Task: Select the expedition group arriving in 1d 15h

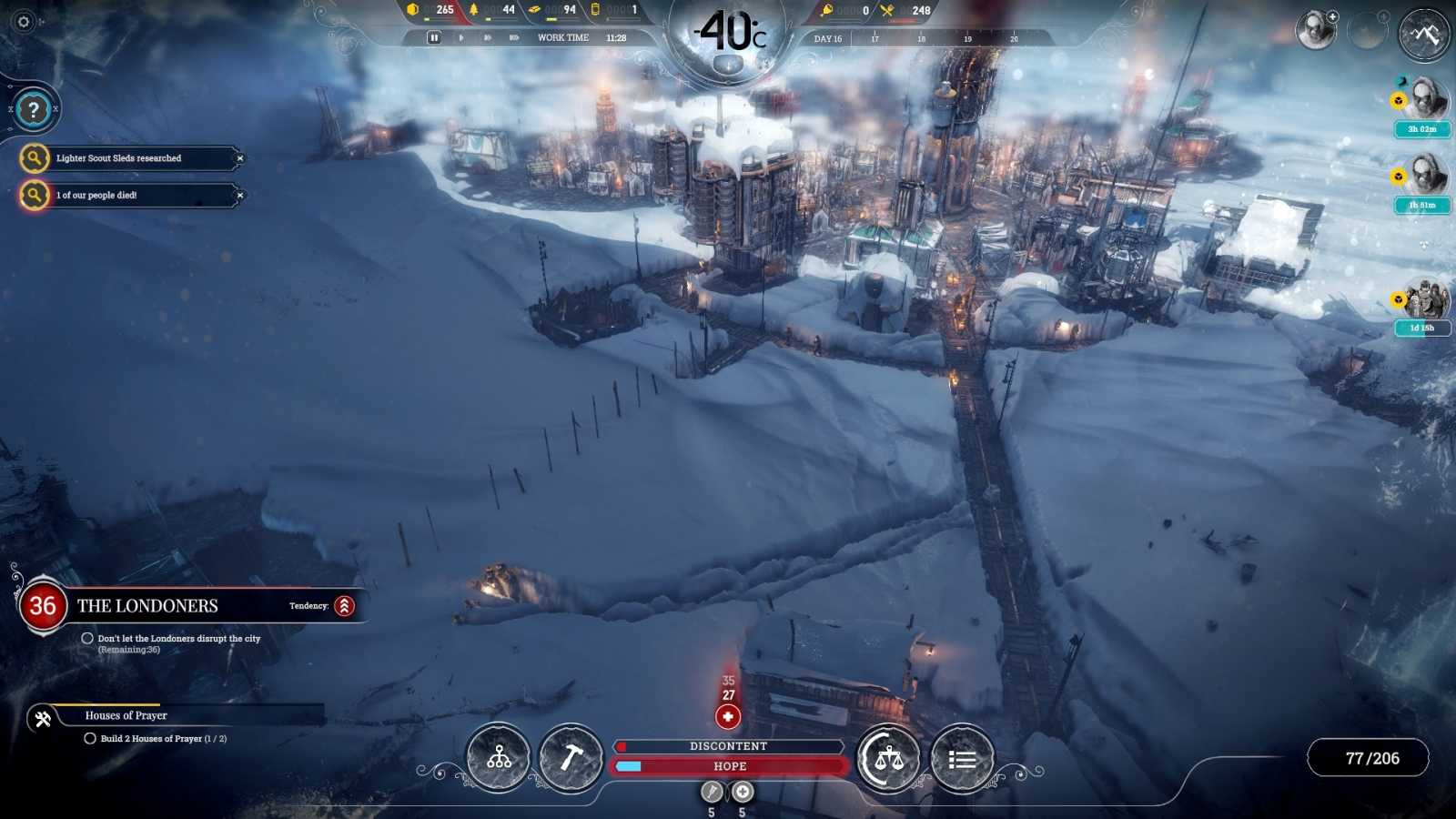Action: click(1426, 300)
